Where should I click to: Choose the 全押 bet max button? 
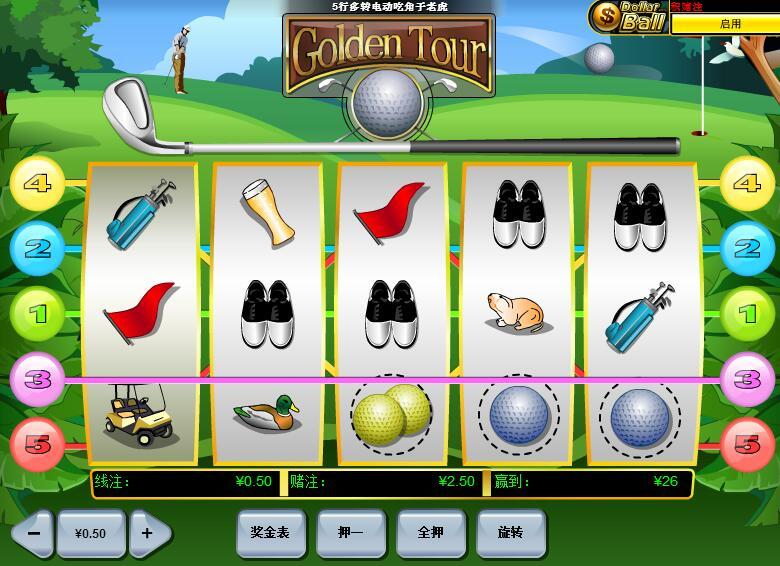click(x=430, y=533)
